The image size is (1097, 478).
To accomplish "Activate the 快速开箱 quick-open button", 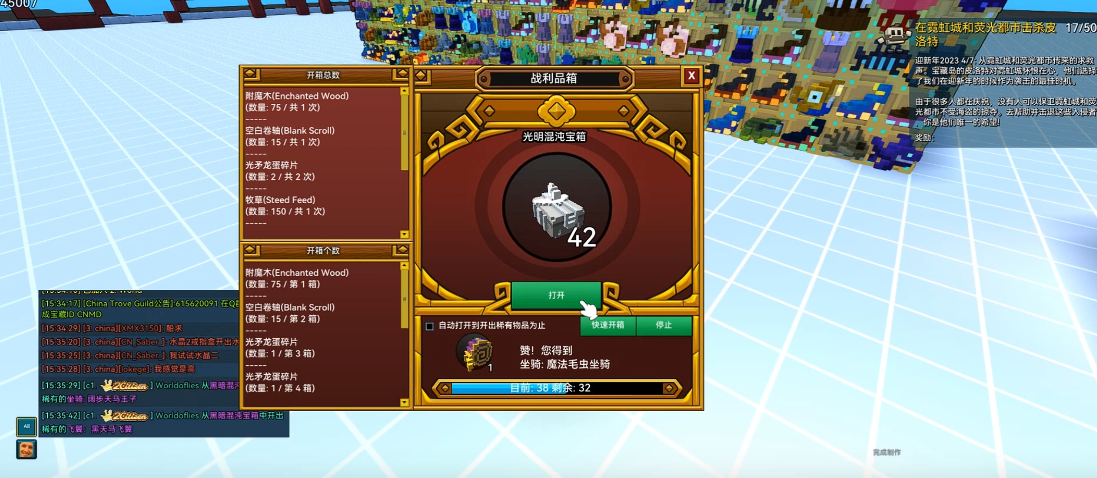I will (607, 325).
